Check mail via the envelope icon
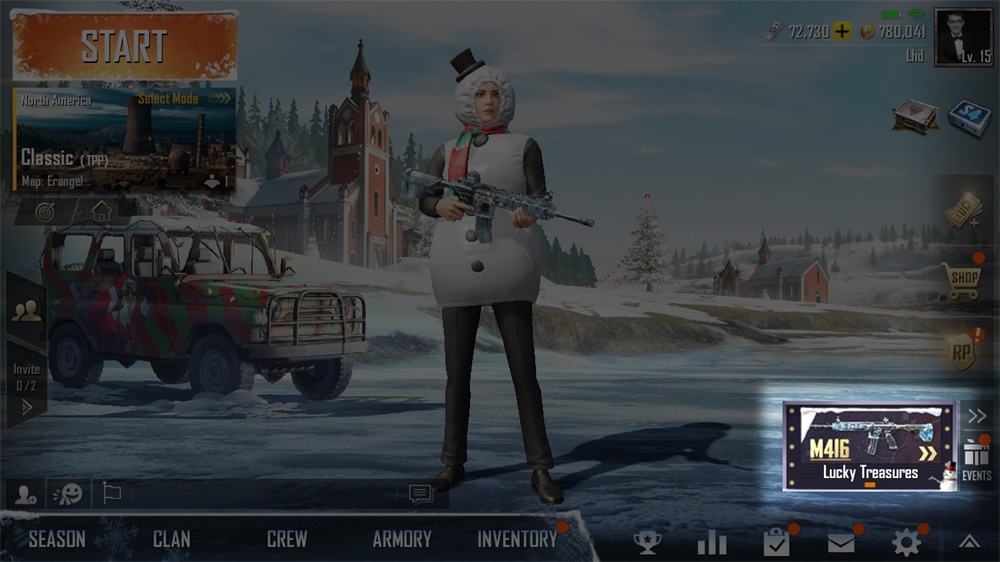 click(841, 542)
